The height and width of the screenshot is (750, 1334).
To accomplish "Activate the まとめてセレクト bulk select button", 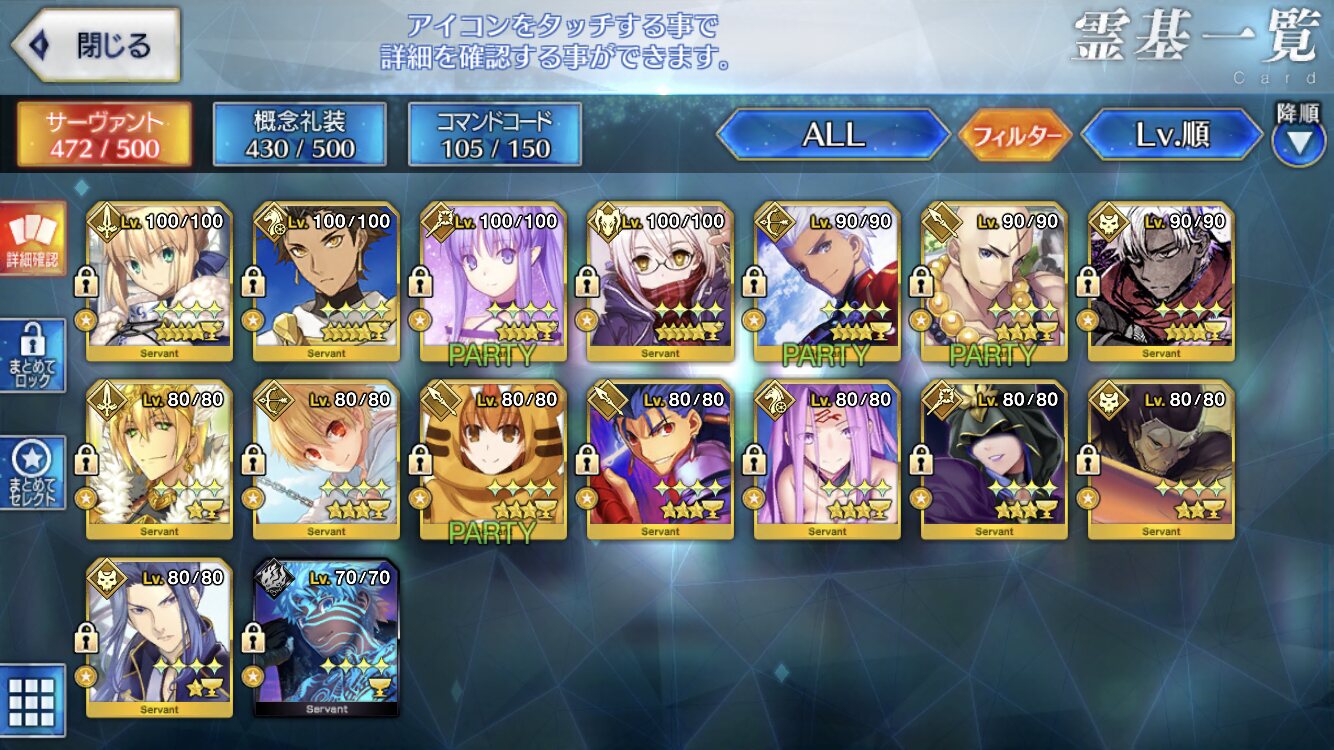I will click(x=33, y=473).
